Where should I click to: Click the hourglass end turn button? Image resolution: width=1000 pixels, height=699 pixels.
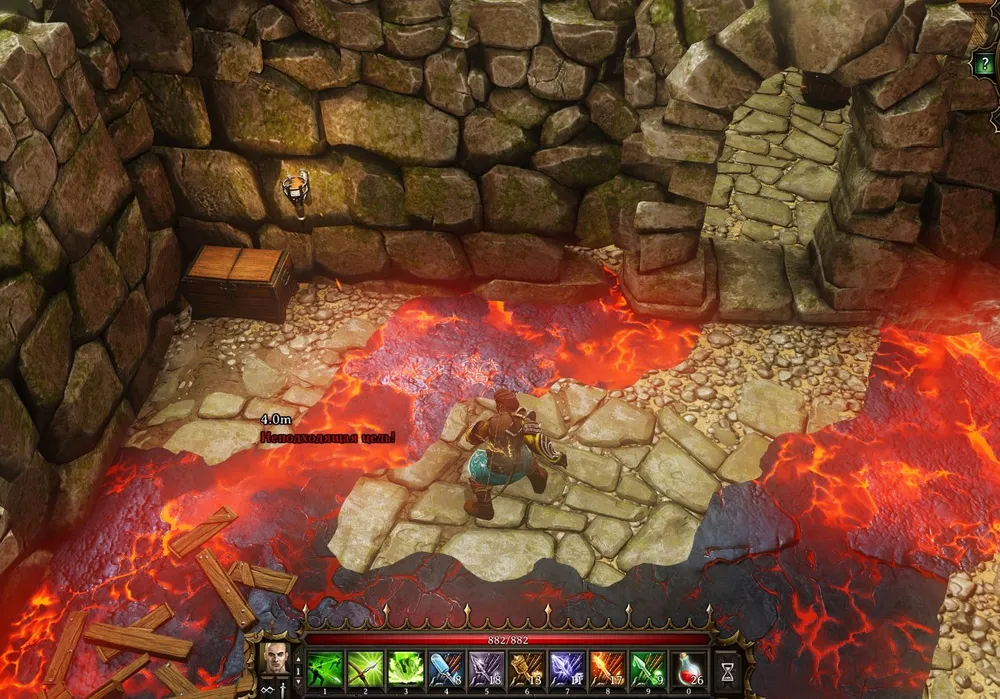[727, 668]
